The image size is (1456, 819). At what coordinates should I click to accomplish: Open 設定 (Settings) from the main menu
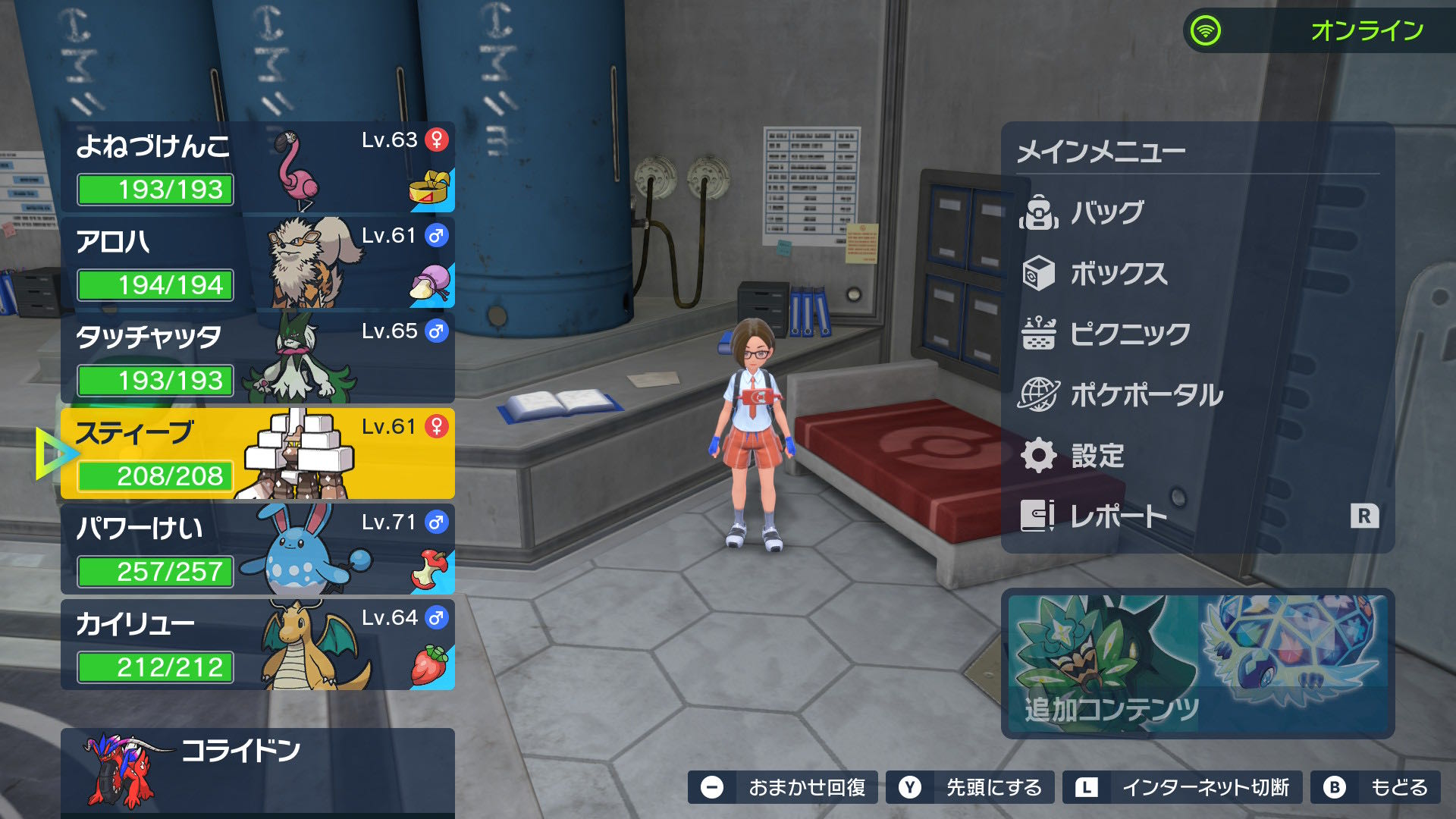1097,456
